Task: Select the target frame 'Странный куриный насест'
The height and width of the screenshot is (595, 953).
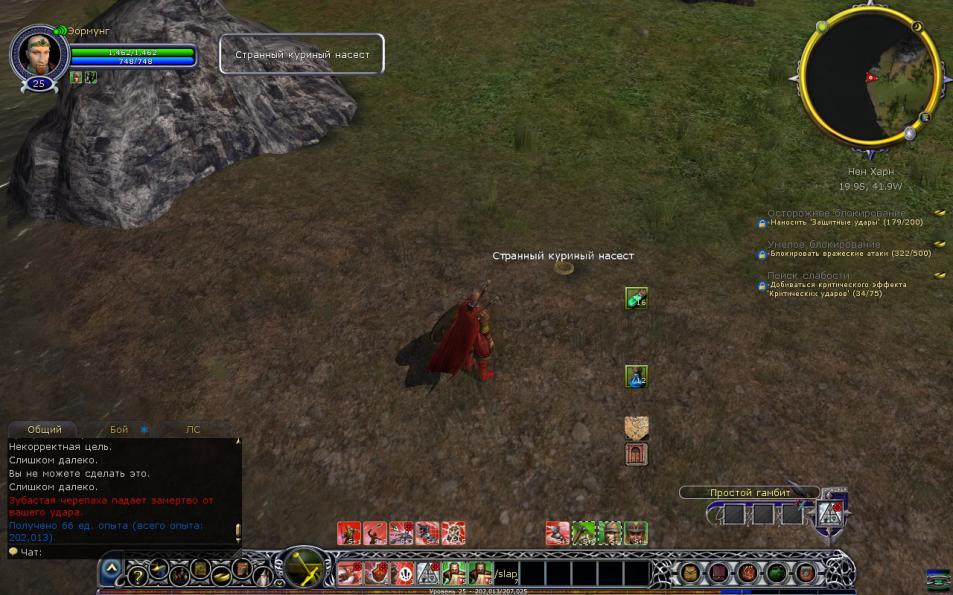Action: coord(302,54)
